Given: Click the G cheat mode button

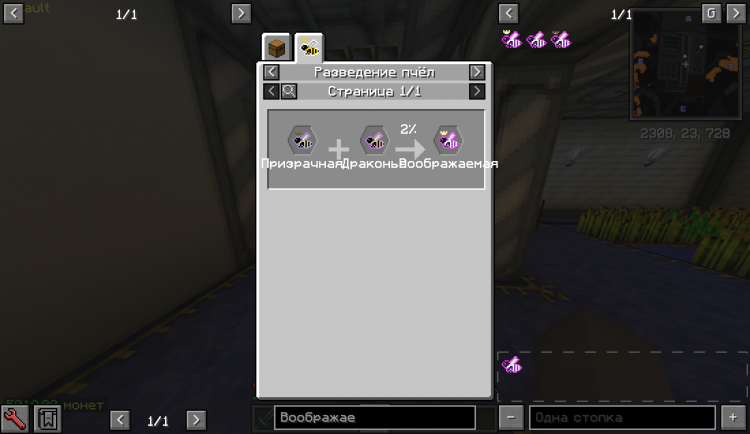Looking at the screenshot, I should coord(709,13).
